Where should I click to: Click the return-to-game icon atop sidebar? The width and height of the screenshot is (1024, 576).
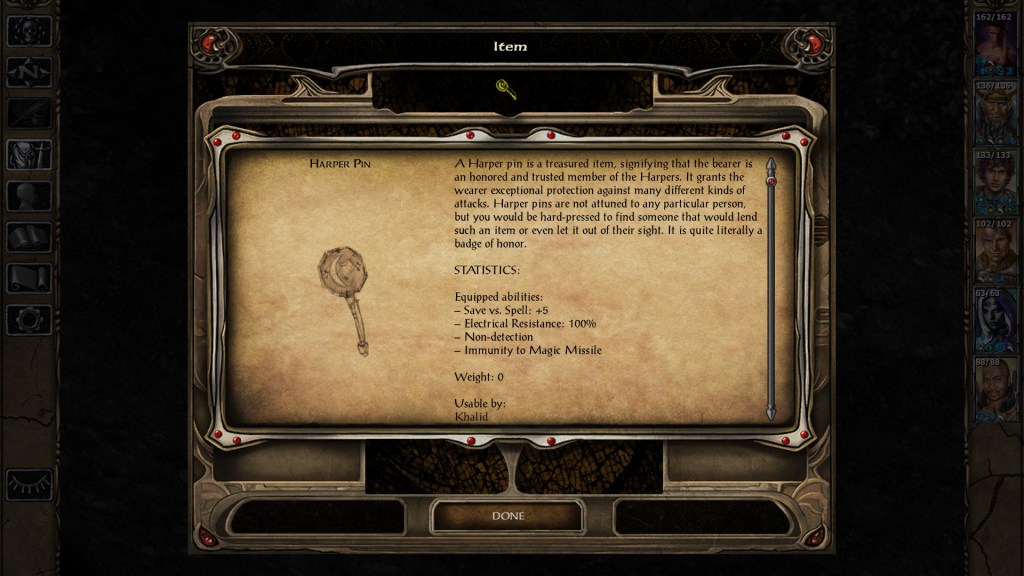29,30
